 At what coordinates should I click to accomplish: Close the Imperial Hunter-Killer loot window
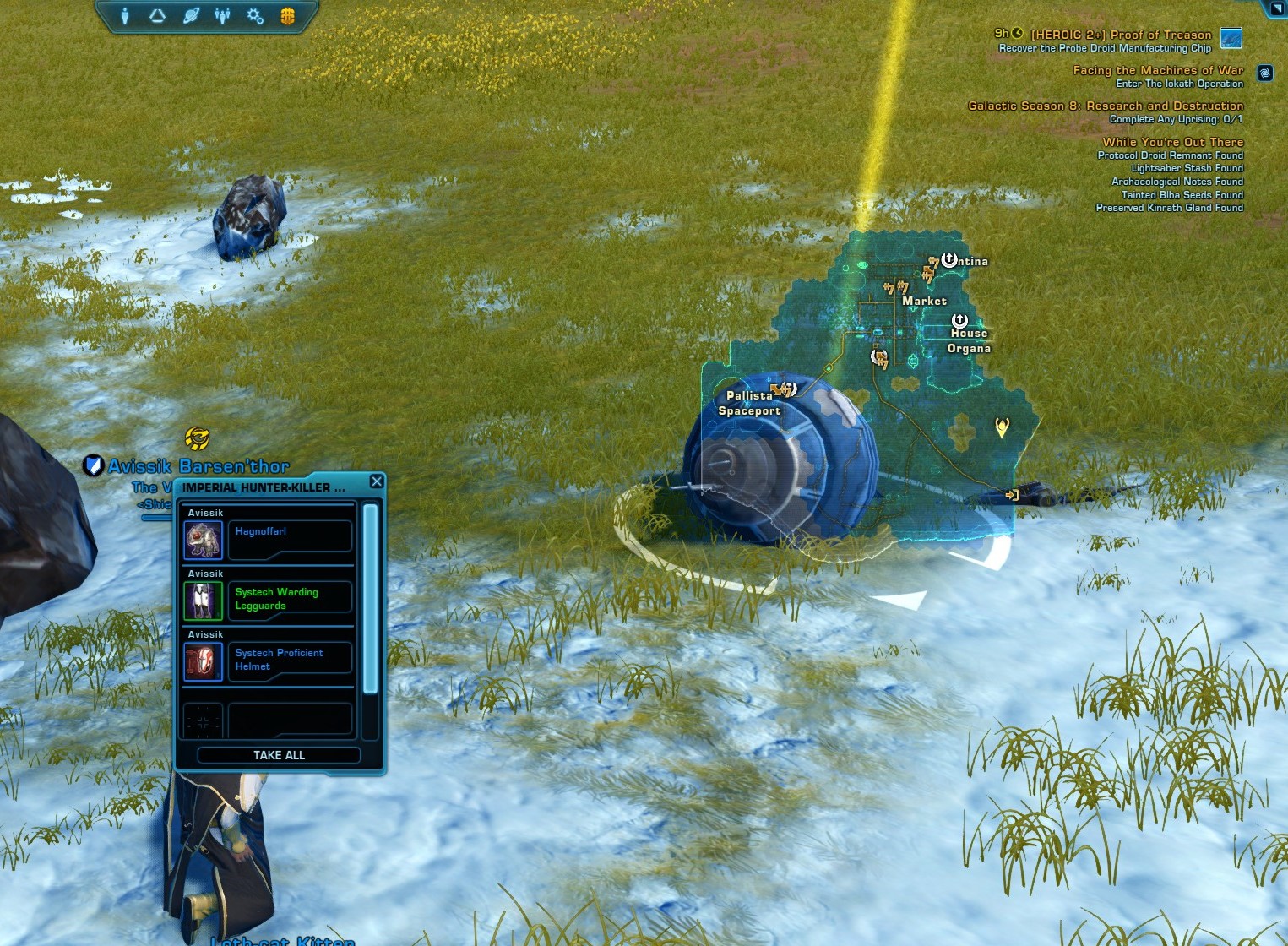click(x=377, y=481)
